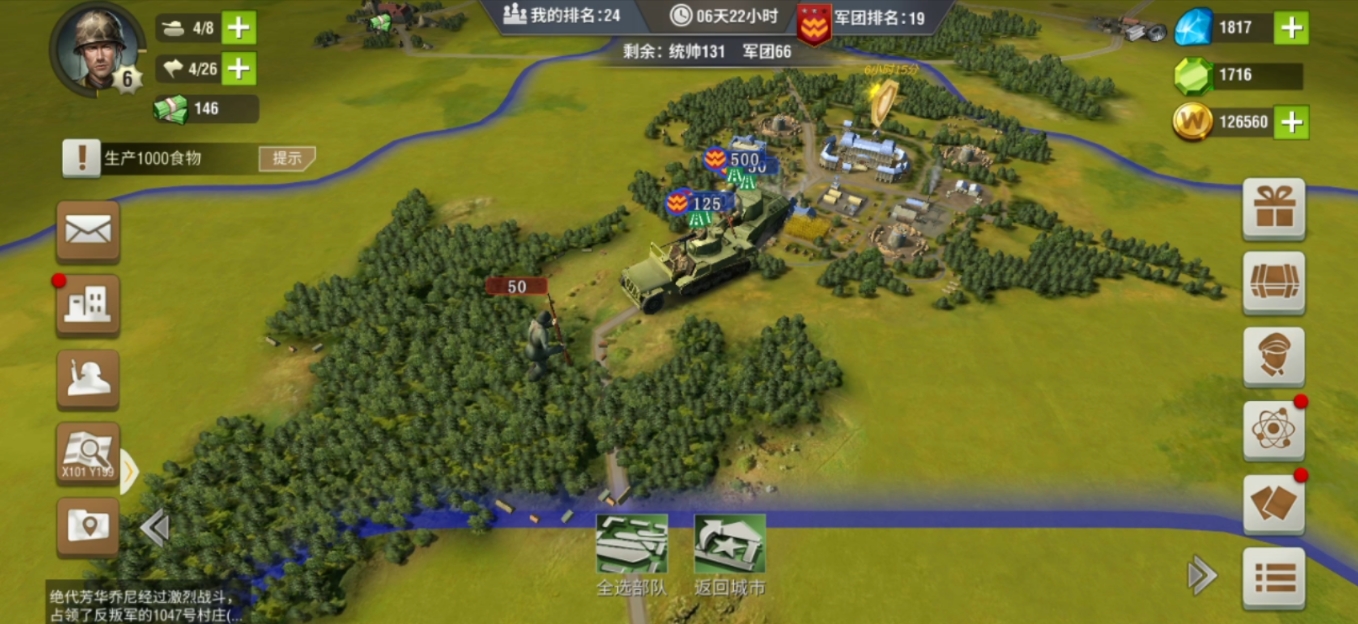Viewport: 1358px width, 624px height.
Task: Add more aircraft with plus button
Action: click(238, 68)
